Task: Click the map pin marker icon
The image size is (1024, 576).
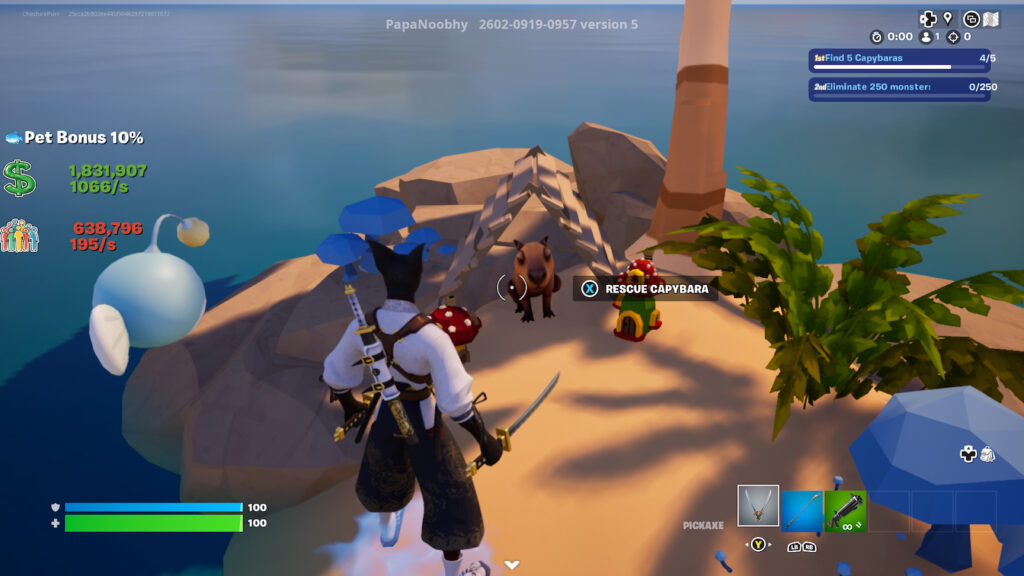Action: coord(947,18)
